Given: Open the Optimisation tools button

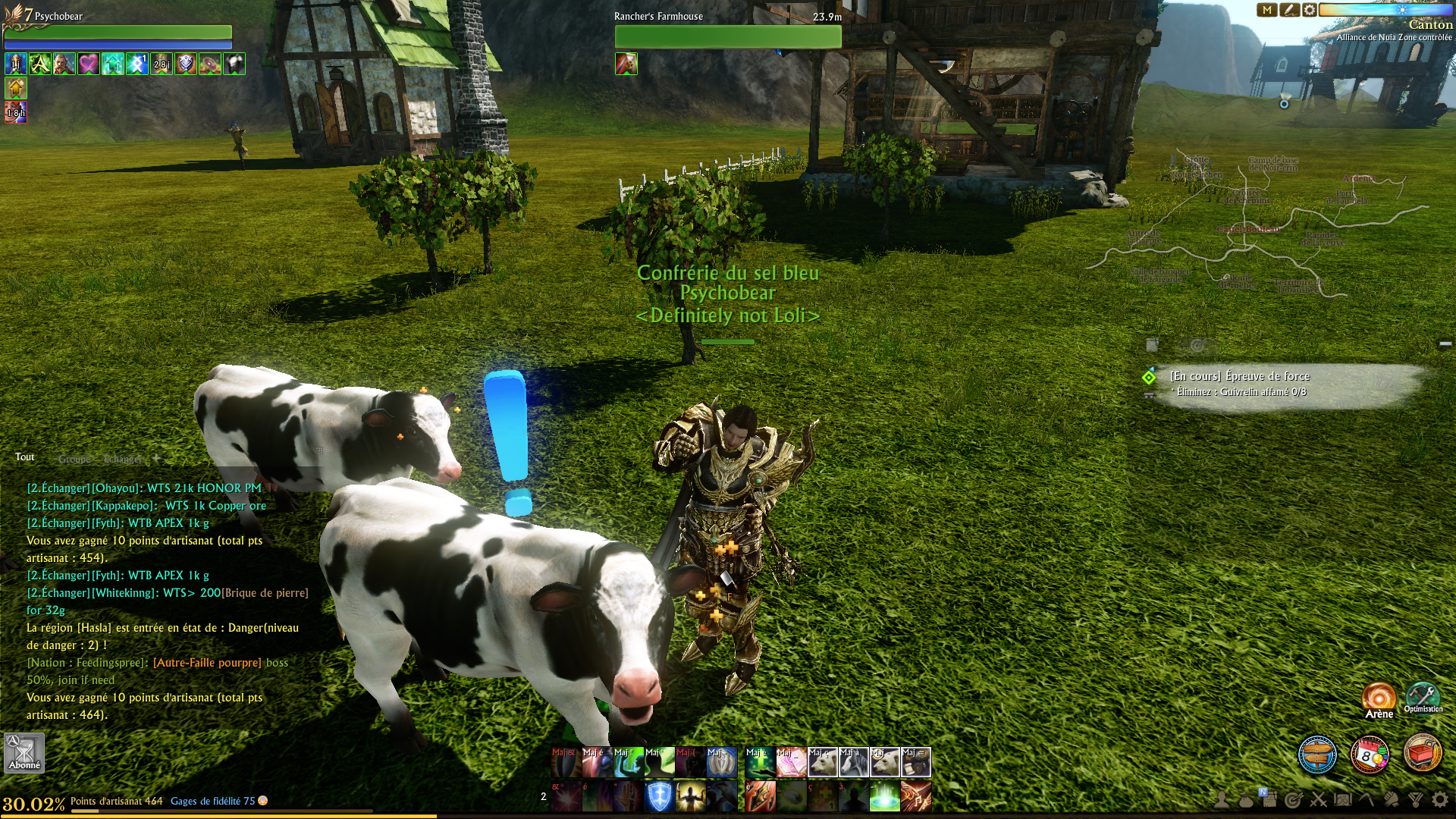Looking at the screenshot, I should tap(1423, 696).
